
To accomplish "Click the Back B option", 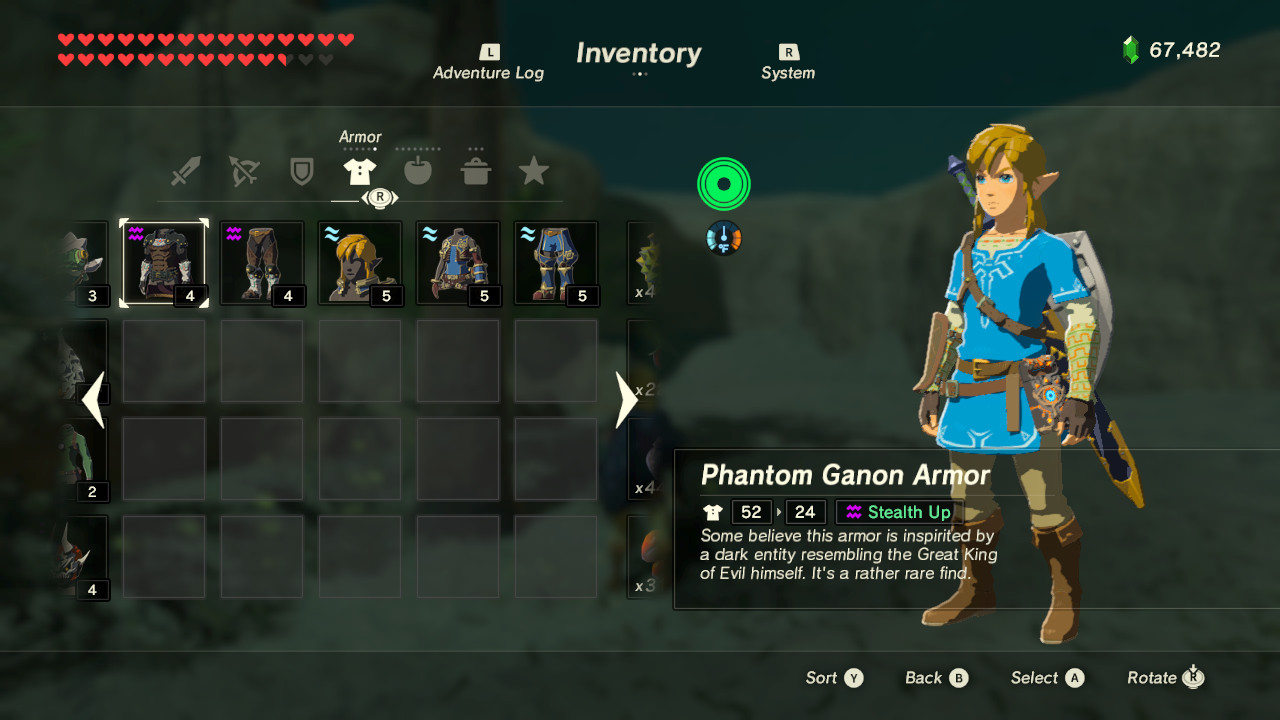I will pos(935,678).
